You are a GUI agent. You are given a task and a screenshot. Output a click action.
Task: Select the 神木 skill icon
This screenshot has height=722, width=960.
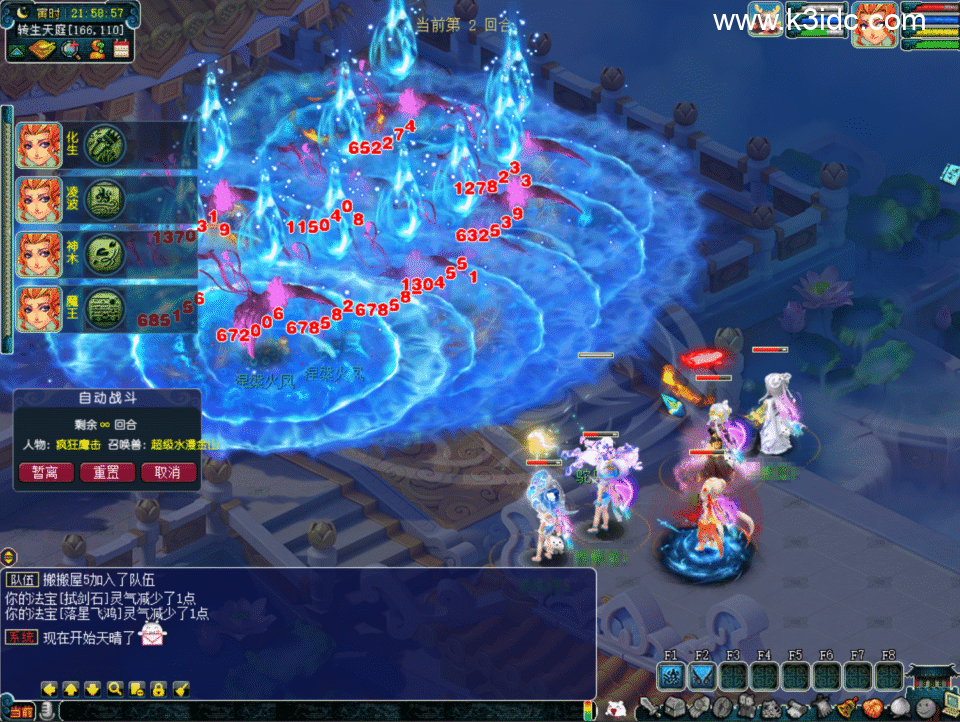(104, 255)
